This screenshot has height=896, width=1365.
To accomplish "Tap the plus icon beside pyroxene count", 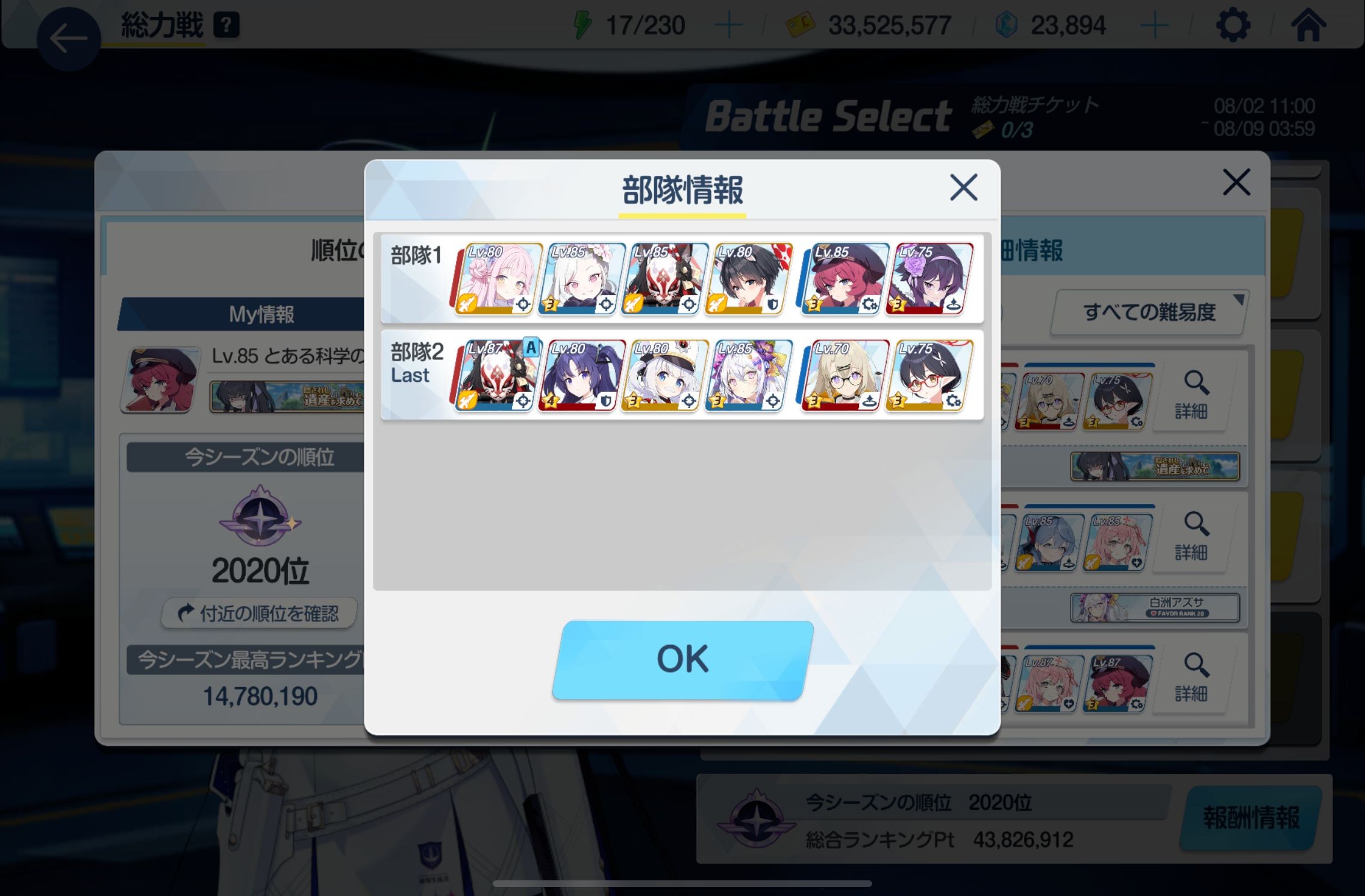I will point(1155,24).
